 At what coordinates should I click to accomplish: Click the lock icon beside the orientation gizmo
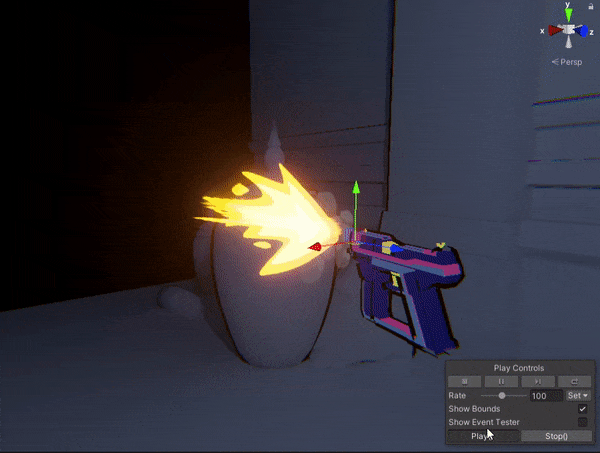tap(593, 6)
